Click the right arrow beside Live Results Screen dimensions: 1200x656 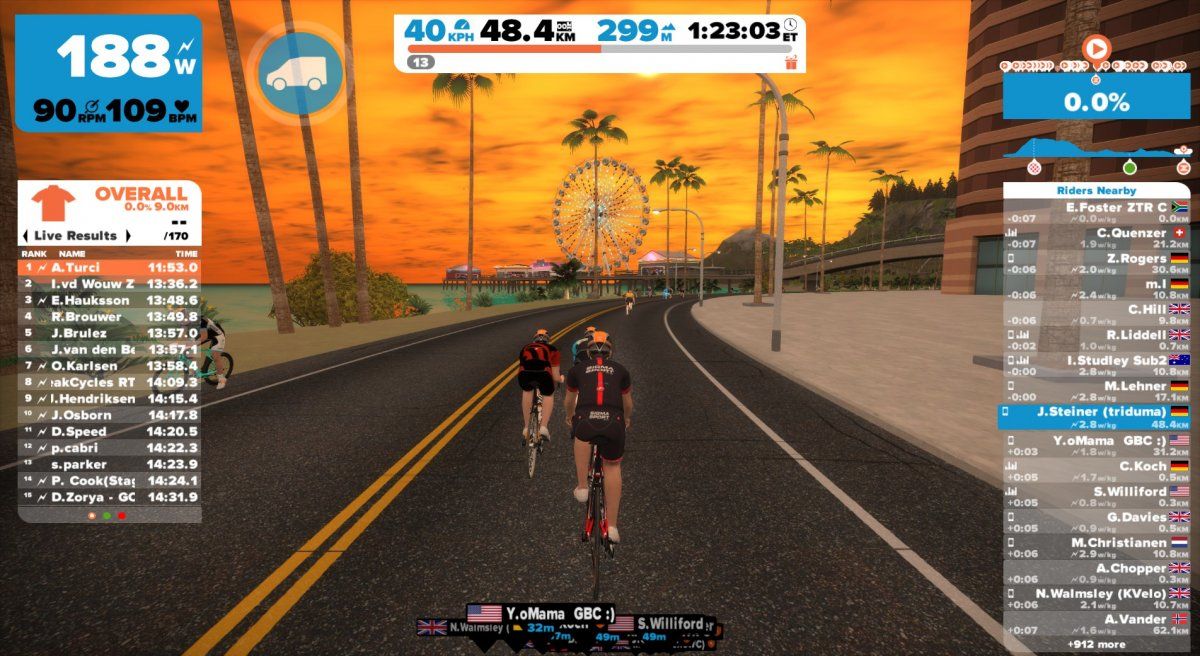[x=127, y=236]
